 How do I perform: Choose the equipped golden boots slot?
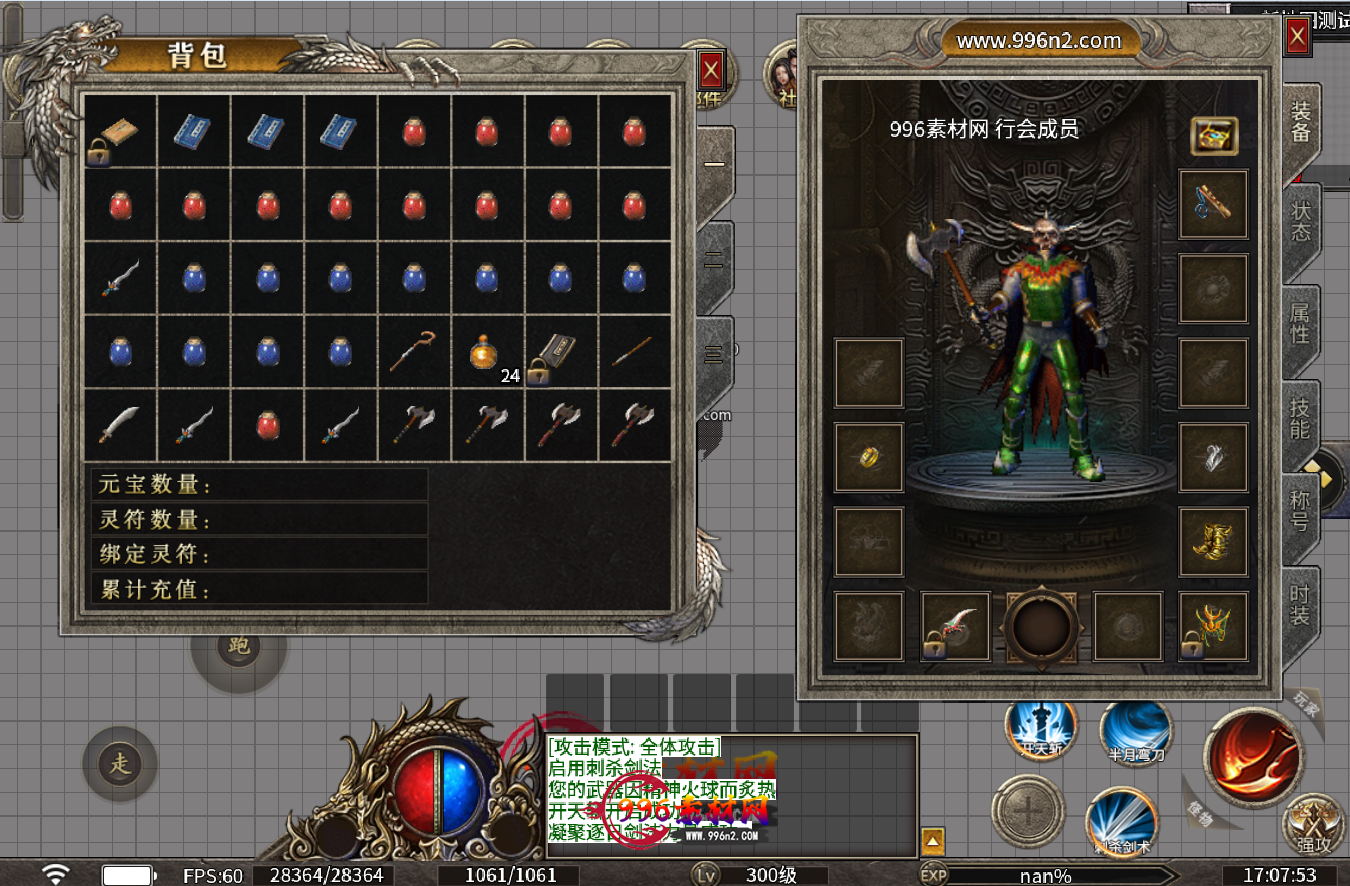[x=1213, y=542]
